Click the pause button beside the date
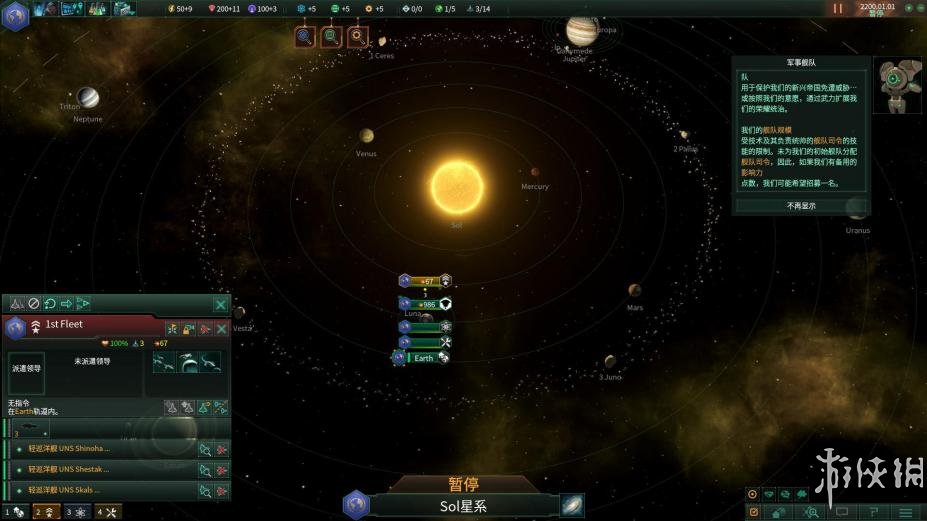 [x=838, y=8]
